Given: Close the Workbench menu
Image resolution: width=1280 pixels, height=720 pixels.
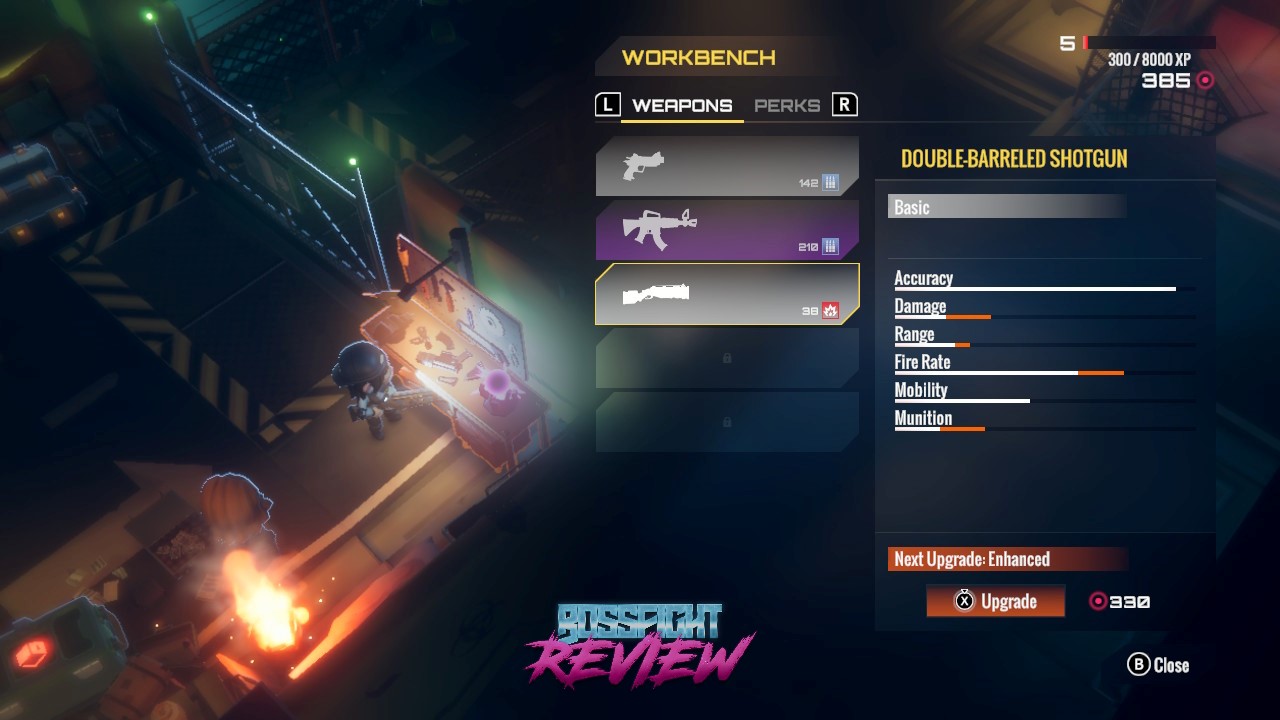Looking at the screenshot, I should tap(1159, 665).
